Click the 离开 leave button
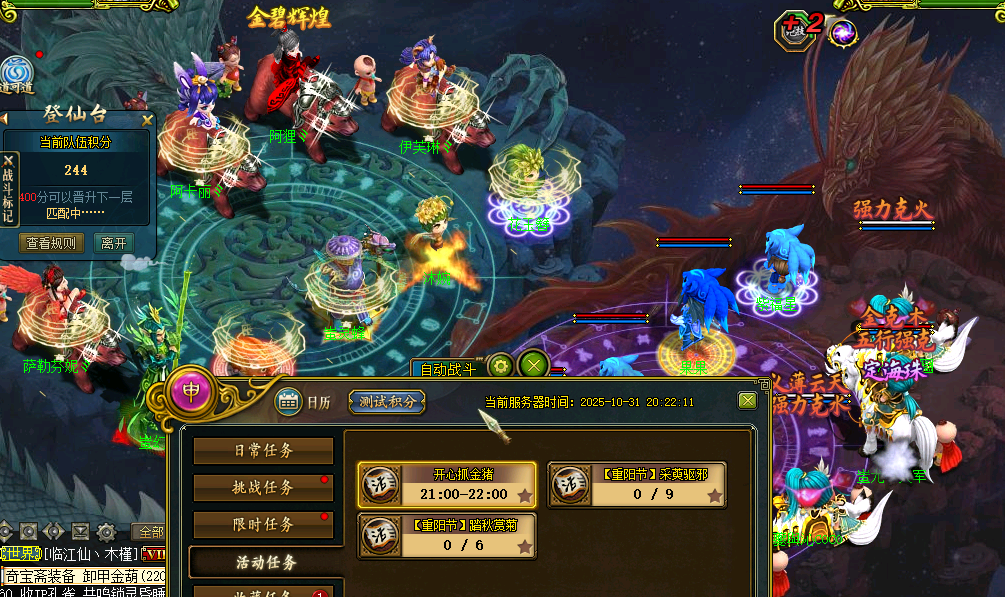Image resolution: width=1005 pixels, height=597 pixels. pyautogui.click(x=113, y=243)
